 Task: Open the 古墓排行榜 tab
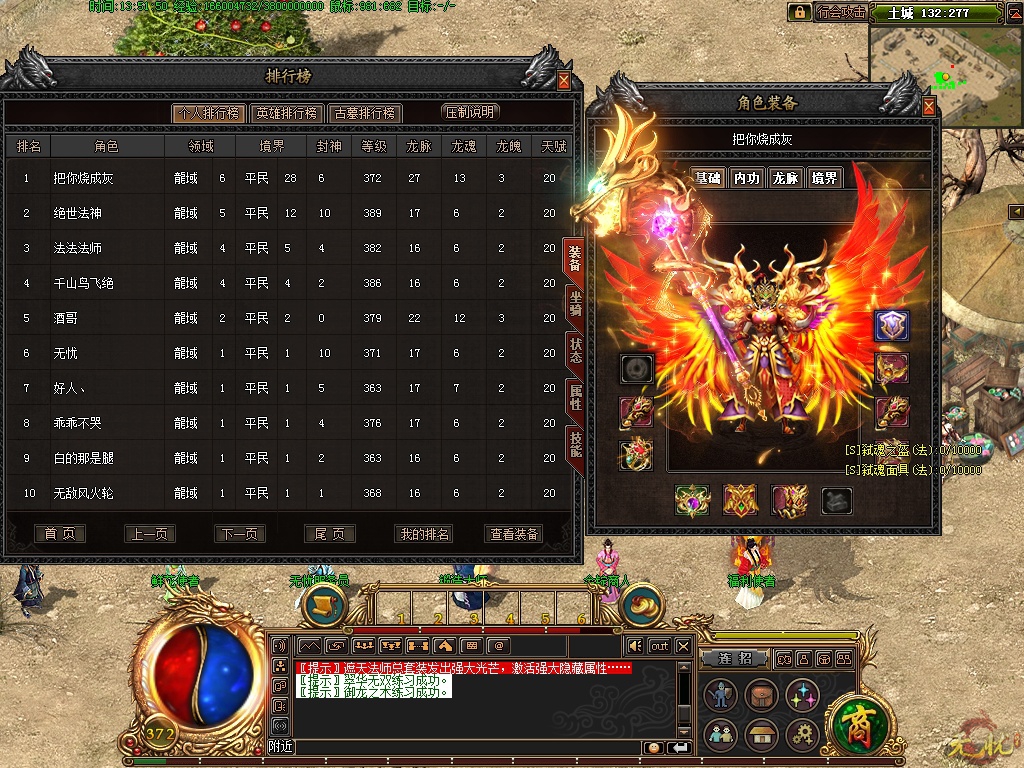365,113
